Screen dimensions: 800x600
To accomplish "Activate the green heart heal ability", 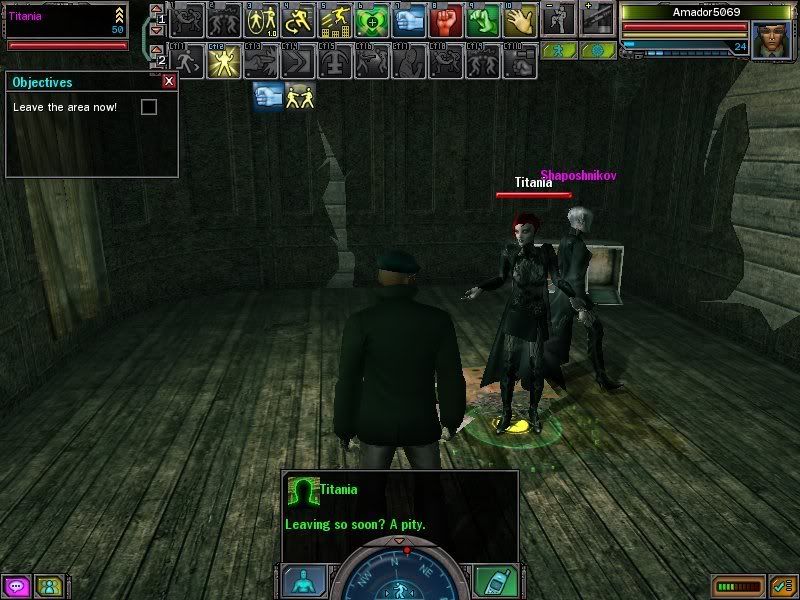I will [x=372, y=19].
